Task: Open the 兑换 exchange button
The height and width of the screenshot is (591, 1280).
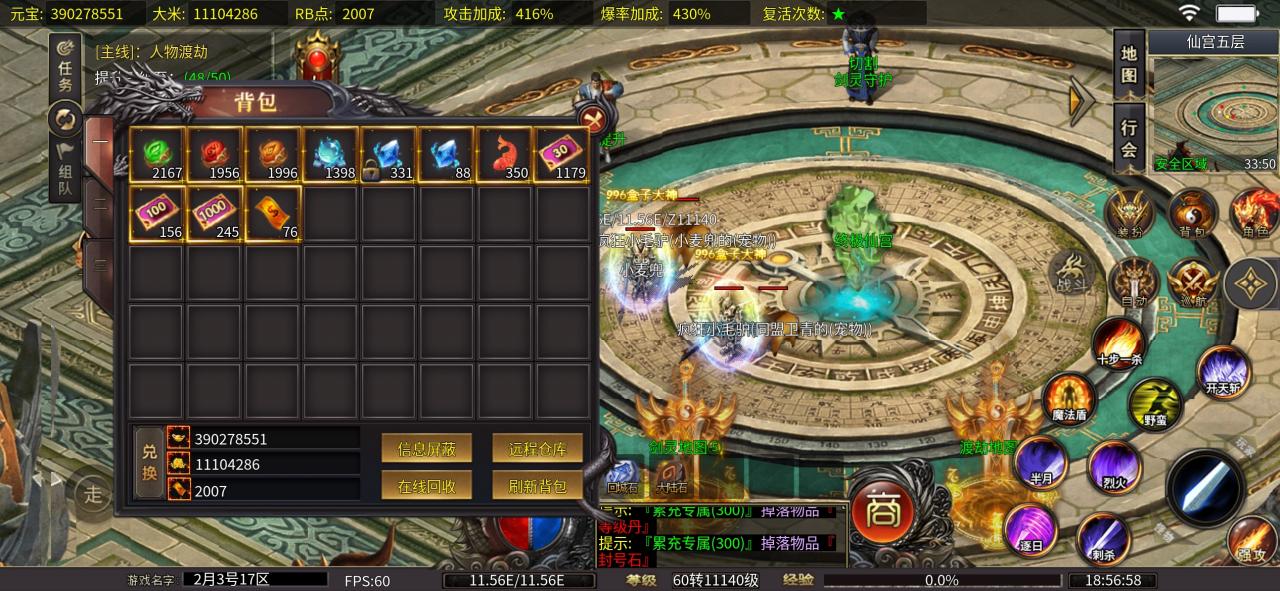Action: click(149, 464)
